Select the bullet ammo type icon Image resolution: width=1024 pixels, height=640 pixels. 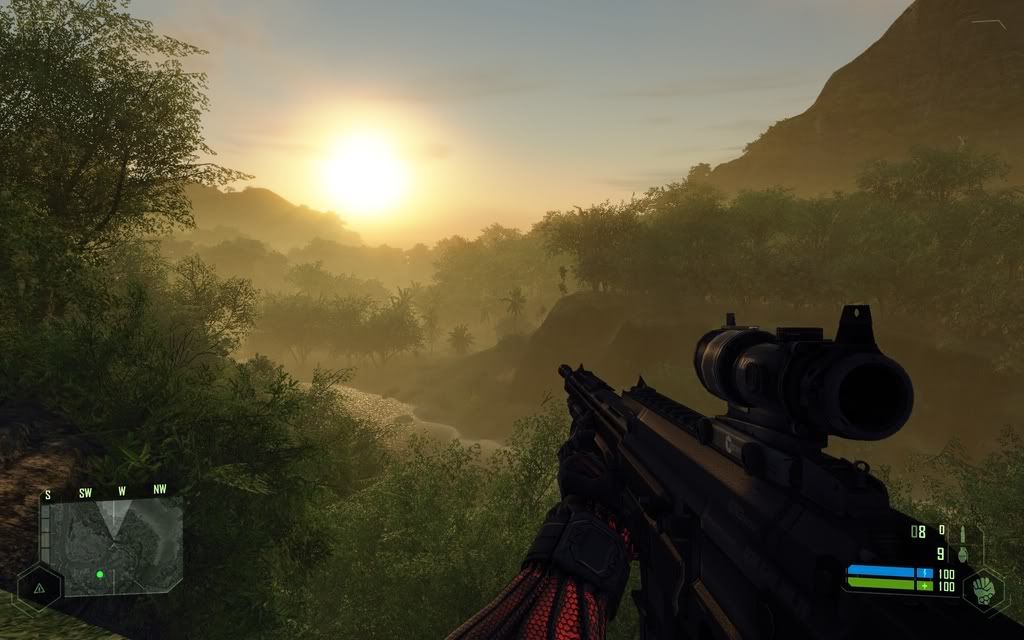[x=963, y=533]
